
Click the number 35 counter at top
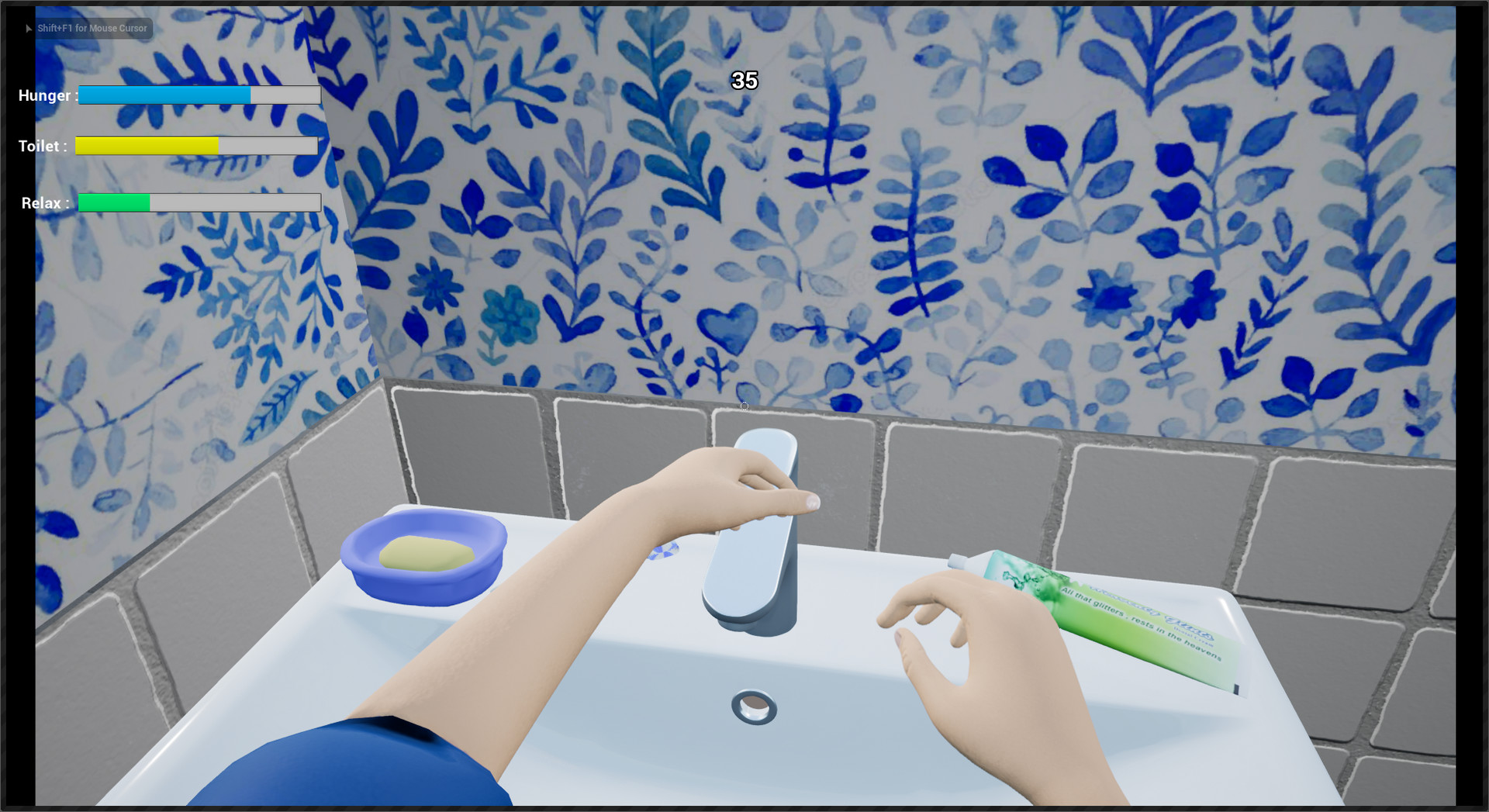pos(743,80)
